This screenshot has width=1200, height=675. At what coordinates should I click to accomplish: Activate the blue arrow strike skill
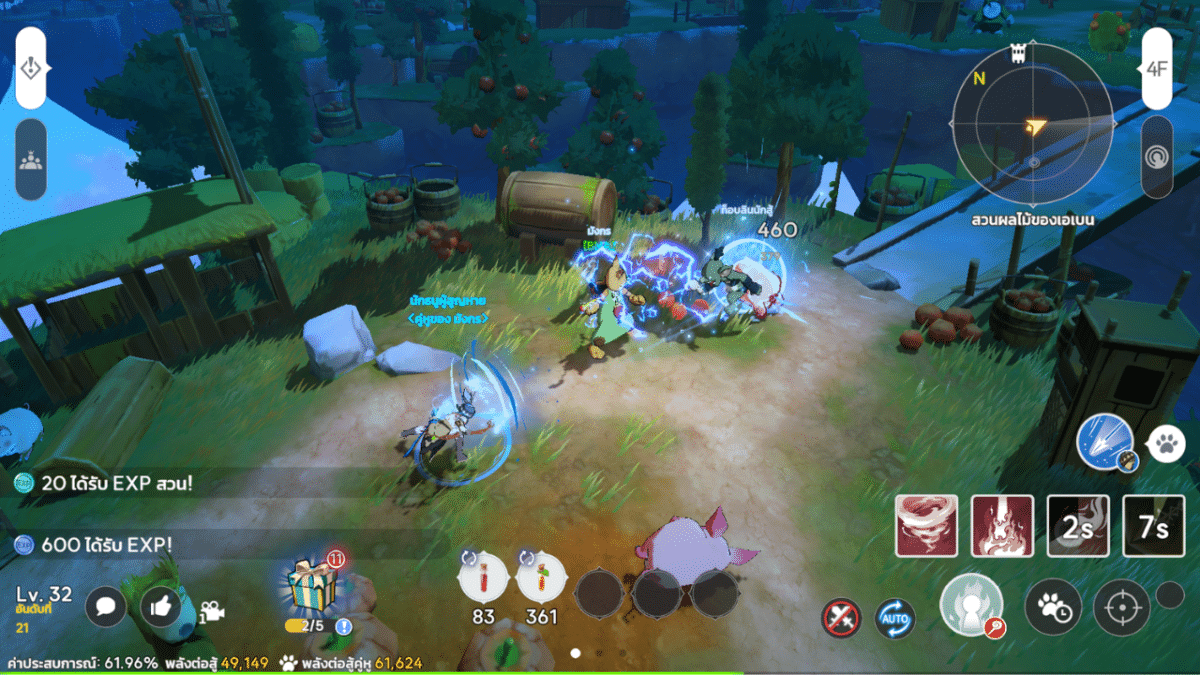click(1104, 443)
